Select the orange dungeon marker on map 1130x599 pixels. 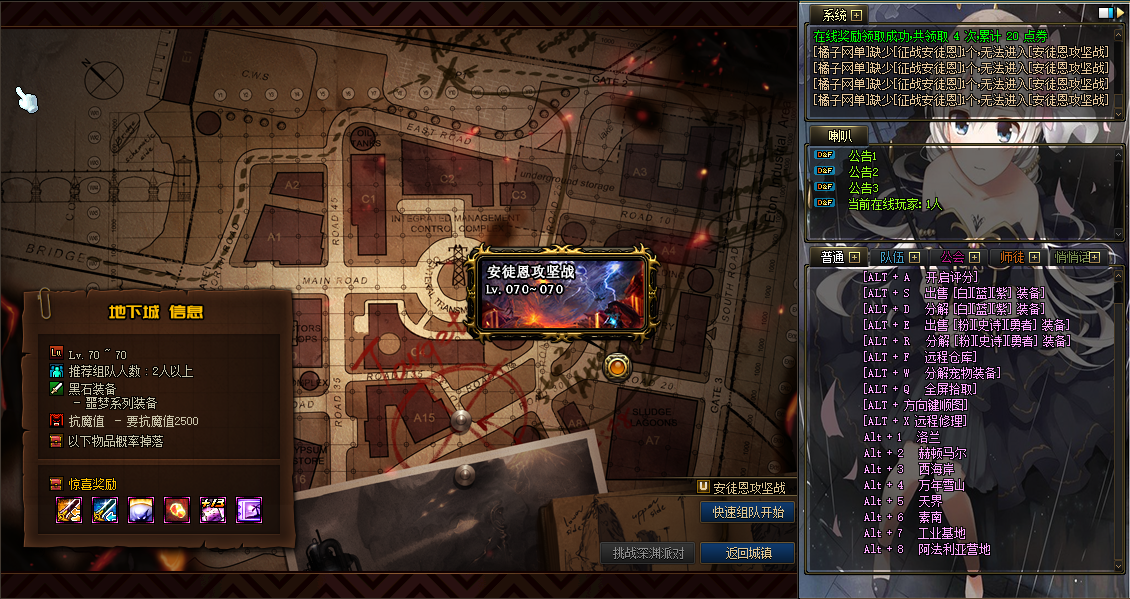[x=618, y=367]
